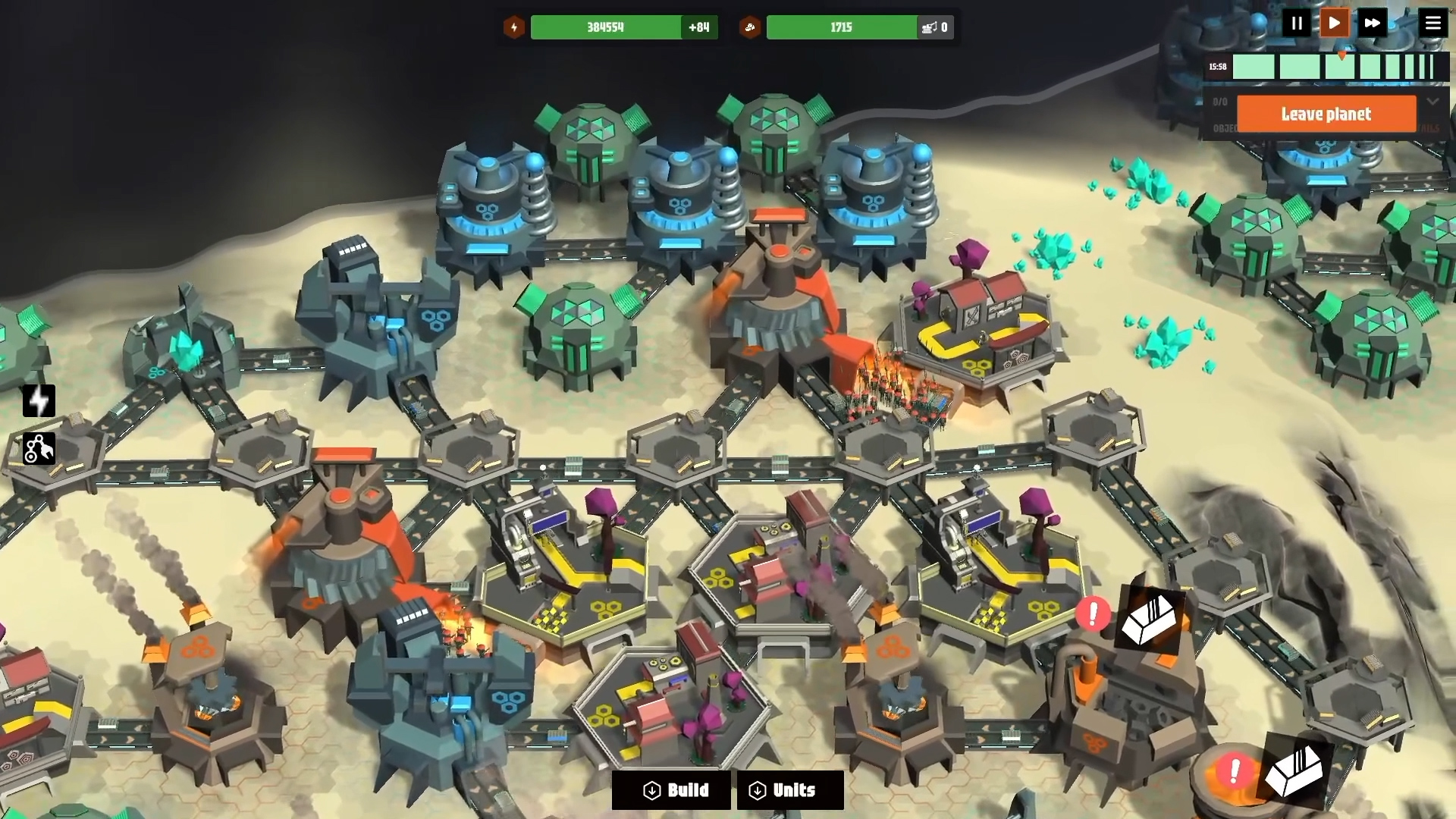This screenshot has width=1456, height=819.
Task: Click the hexagonal energy icon beside 384554
Action: (514, 27)
